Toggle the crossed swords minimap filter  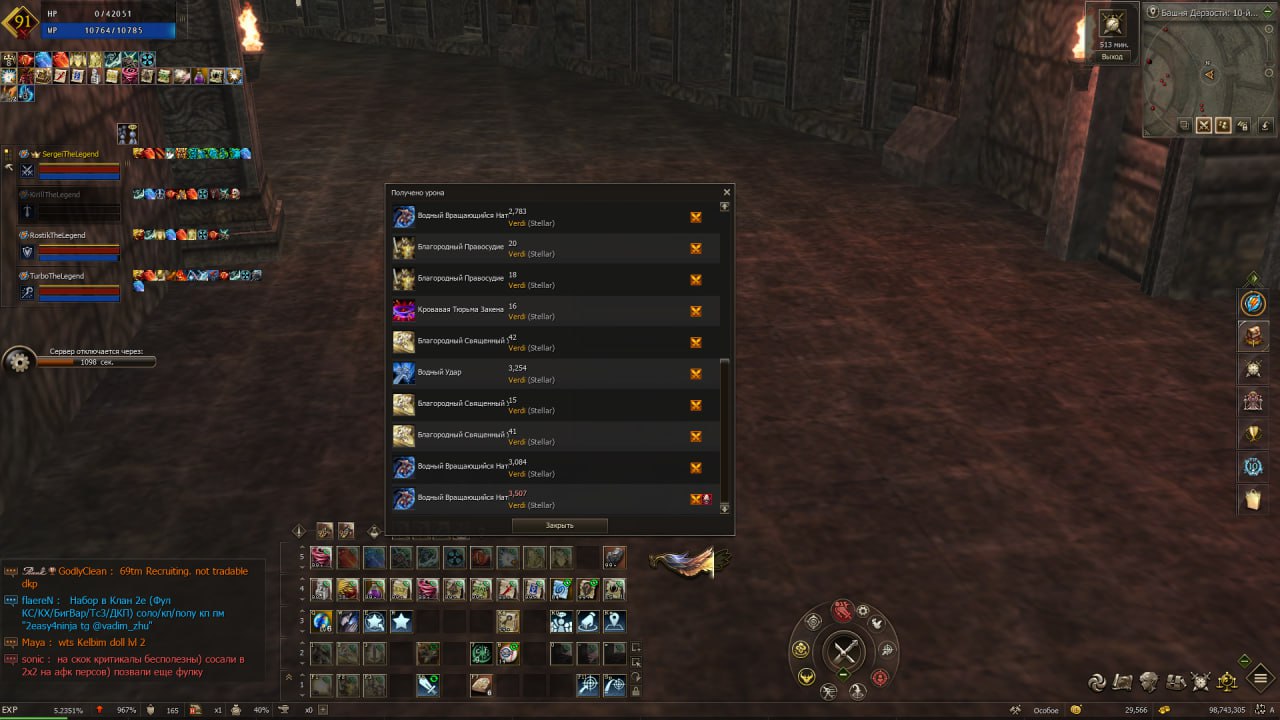(1204, 125)
